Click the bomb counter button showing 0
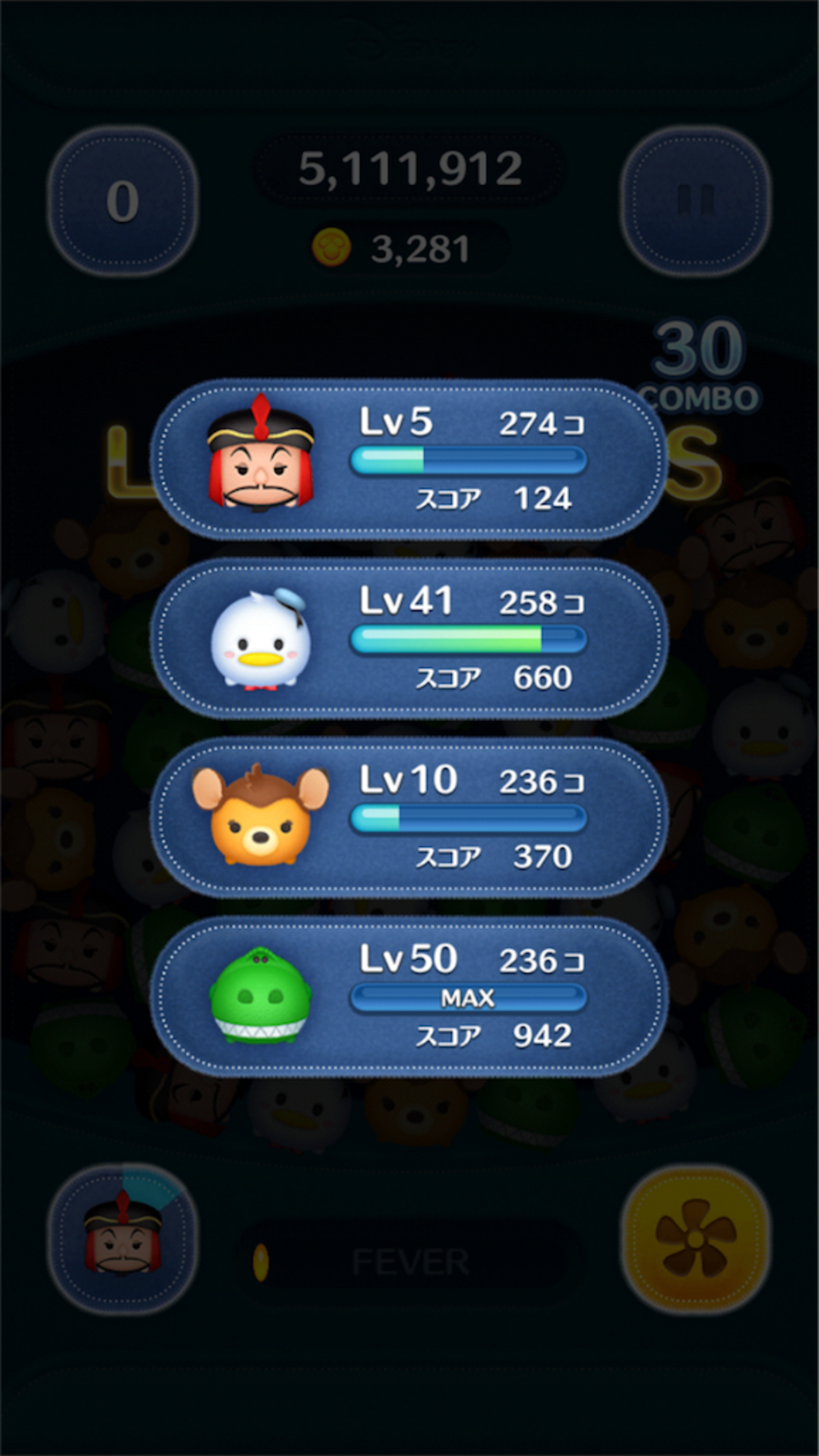This screenshot has height=1456, width=819. [x=123, y=200]
